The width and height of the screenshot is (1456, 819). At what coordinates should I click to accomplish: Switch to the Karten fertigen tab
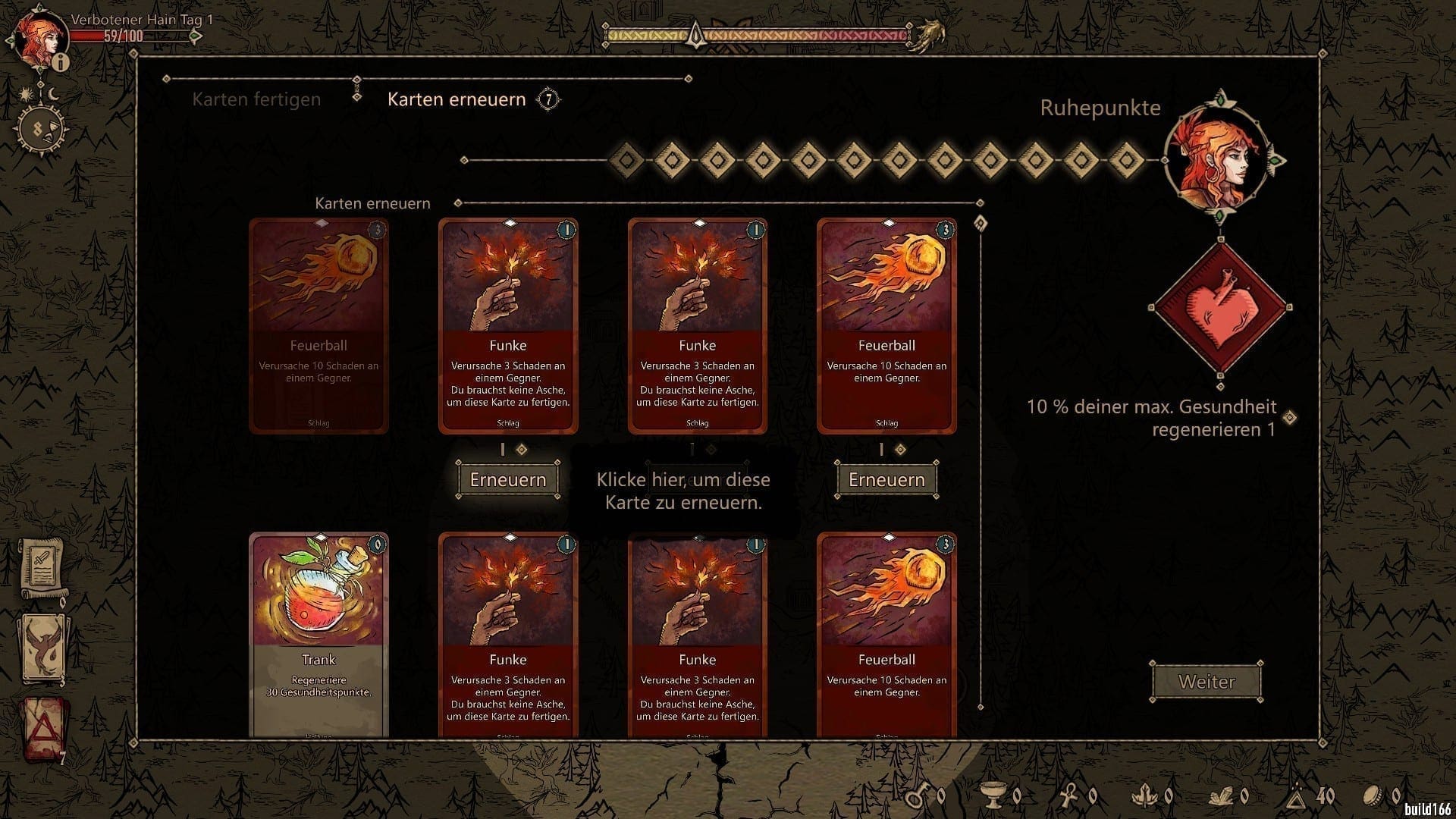pos(256,99)
